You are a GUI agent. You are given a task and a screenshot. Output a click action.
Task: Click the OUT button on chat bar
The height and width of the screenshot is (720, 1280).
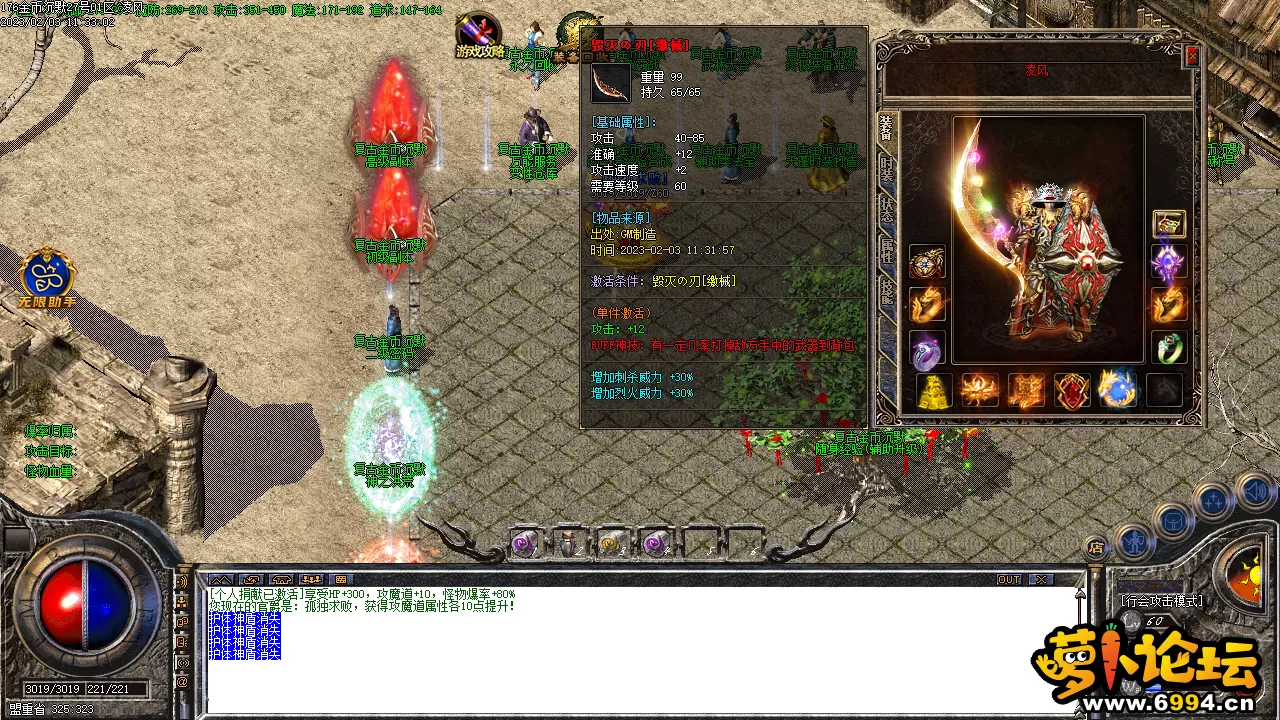1010,580
